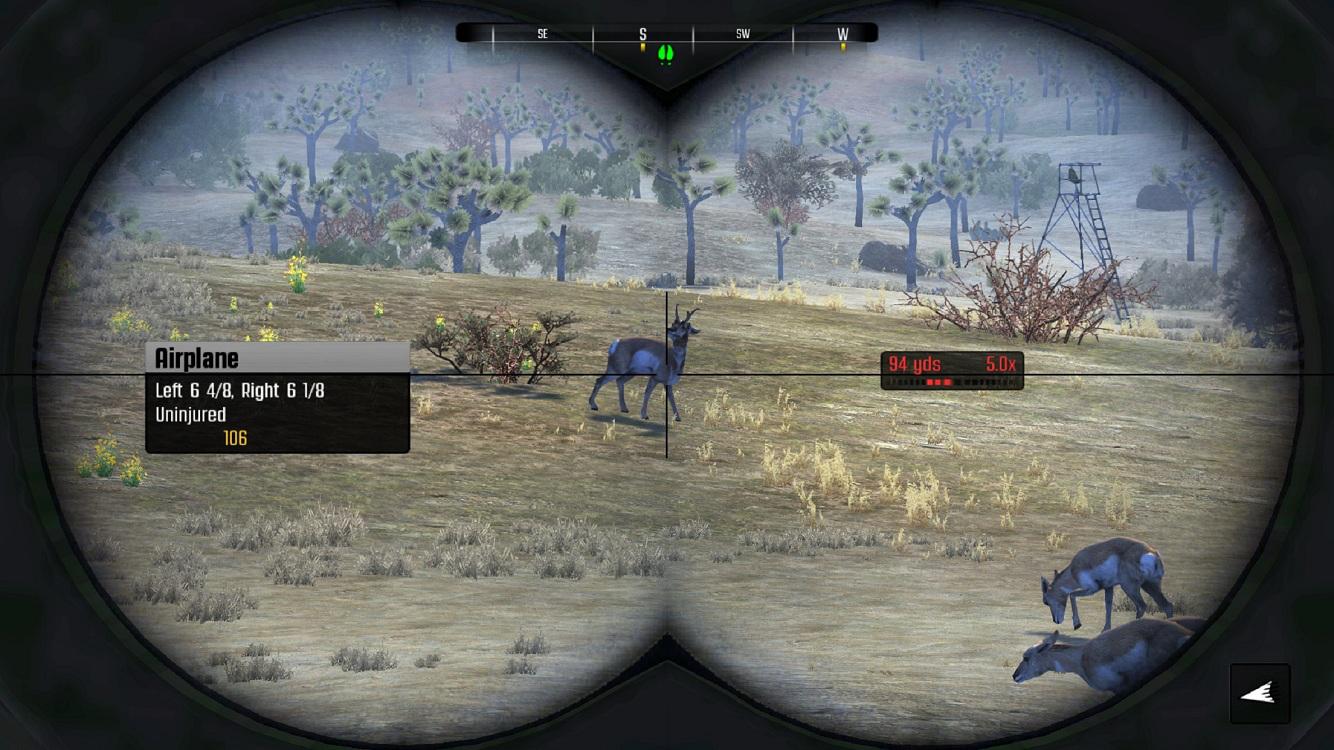Click the yellow marker beneath the W heading
The width and height of the screenshot is (1334, 750).
coord(843,44)
